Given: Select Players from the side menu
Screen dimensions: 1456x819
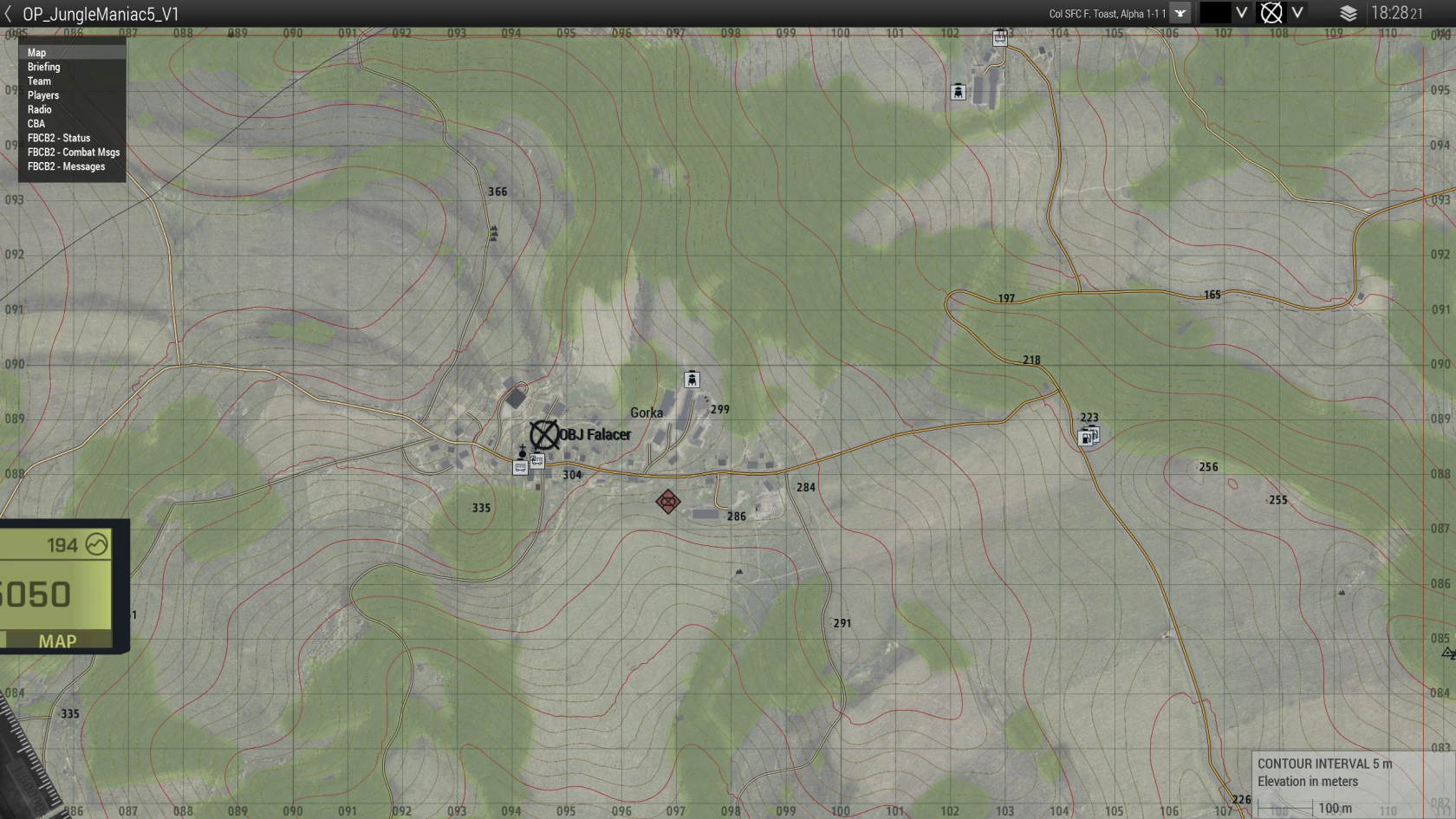Looking at the screenshot, I should [x=43, y=94].
